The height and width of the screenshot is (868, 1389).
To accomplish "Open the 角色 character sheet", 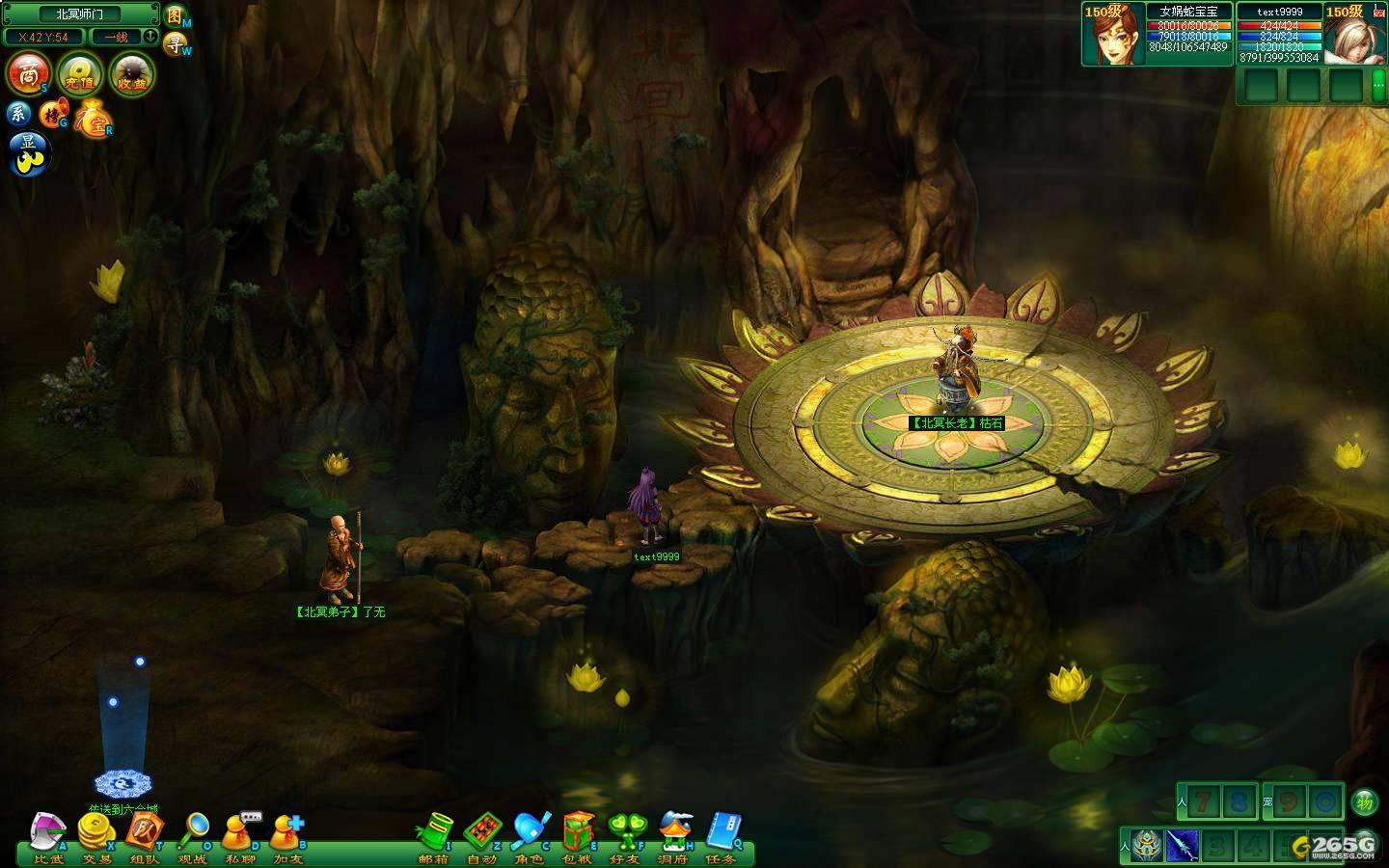I will click(530, 835).
